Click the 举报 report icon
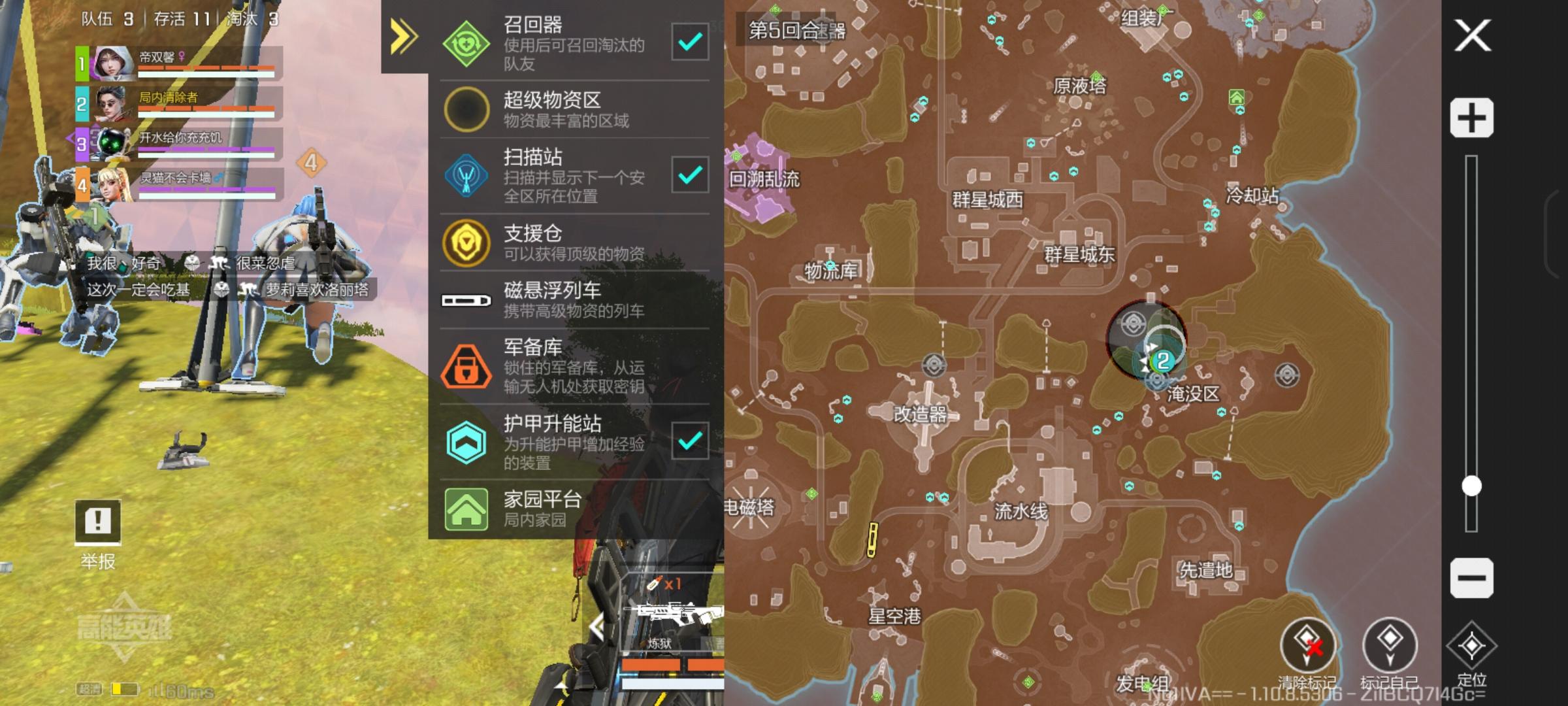Viewport: 1568px width, 706px height. [98, 523]
